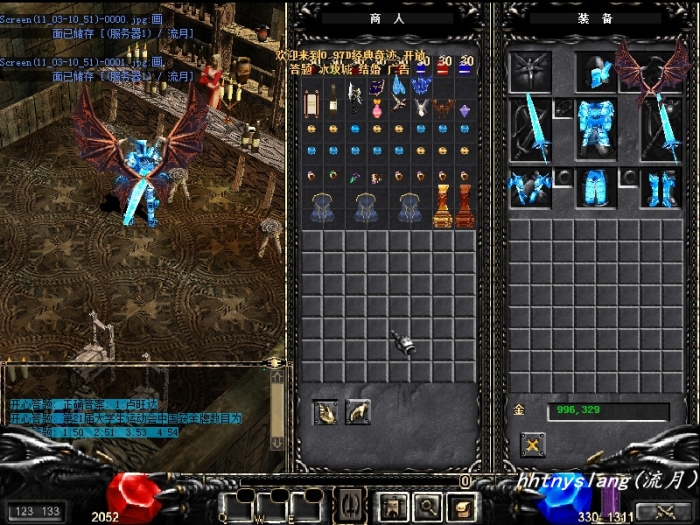Select the equipped ice pants slot

tap(597, 187)
